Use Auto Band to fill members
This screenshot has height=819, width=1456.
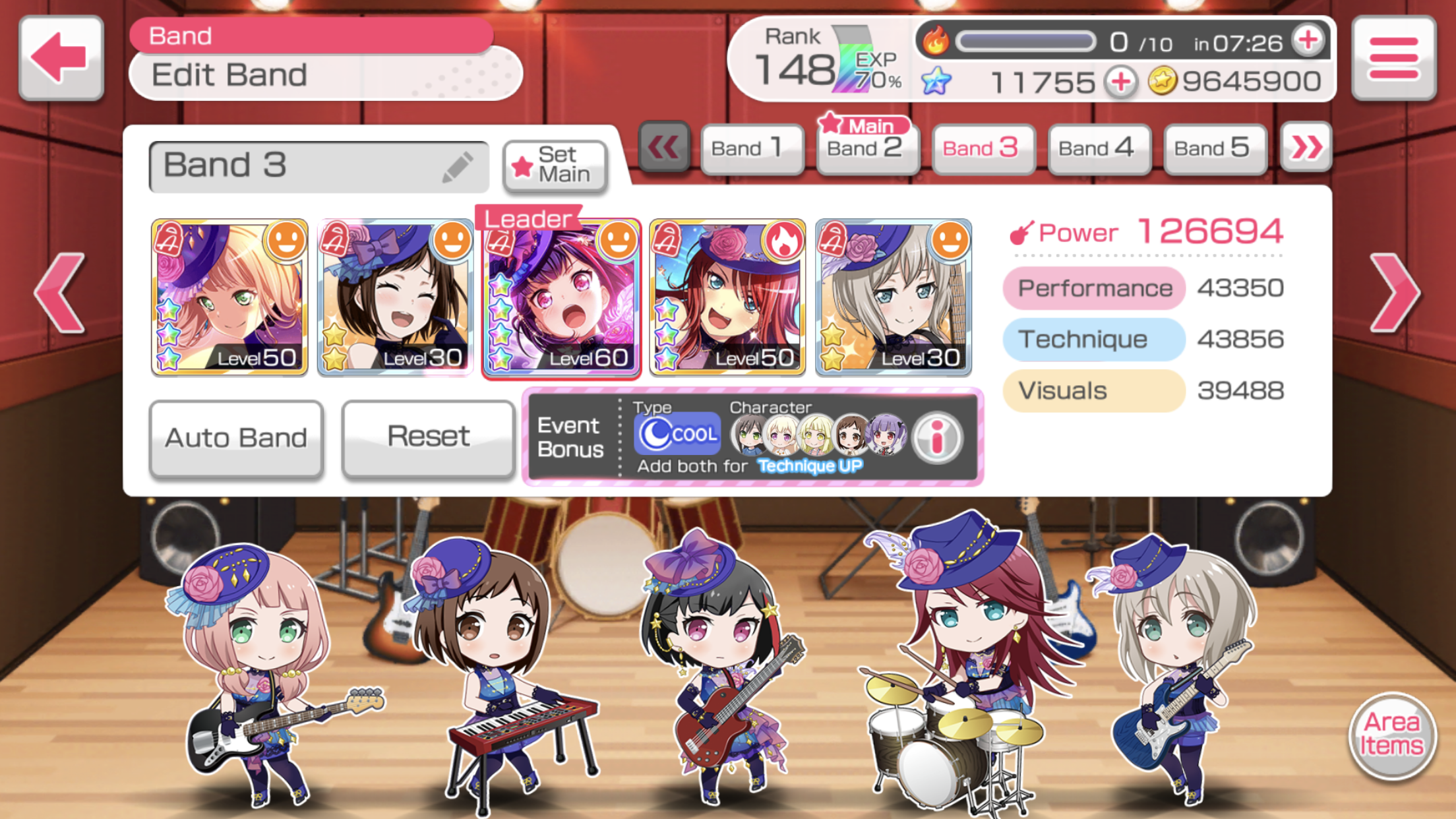pyautogui.click(x=236, y=437)
